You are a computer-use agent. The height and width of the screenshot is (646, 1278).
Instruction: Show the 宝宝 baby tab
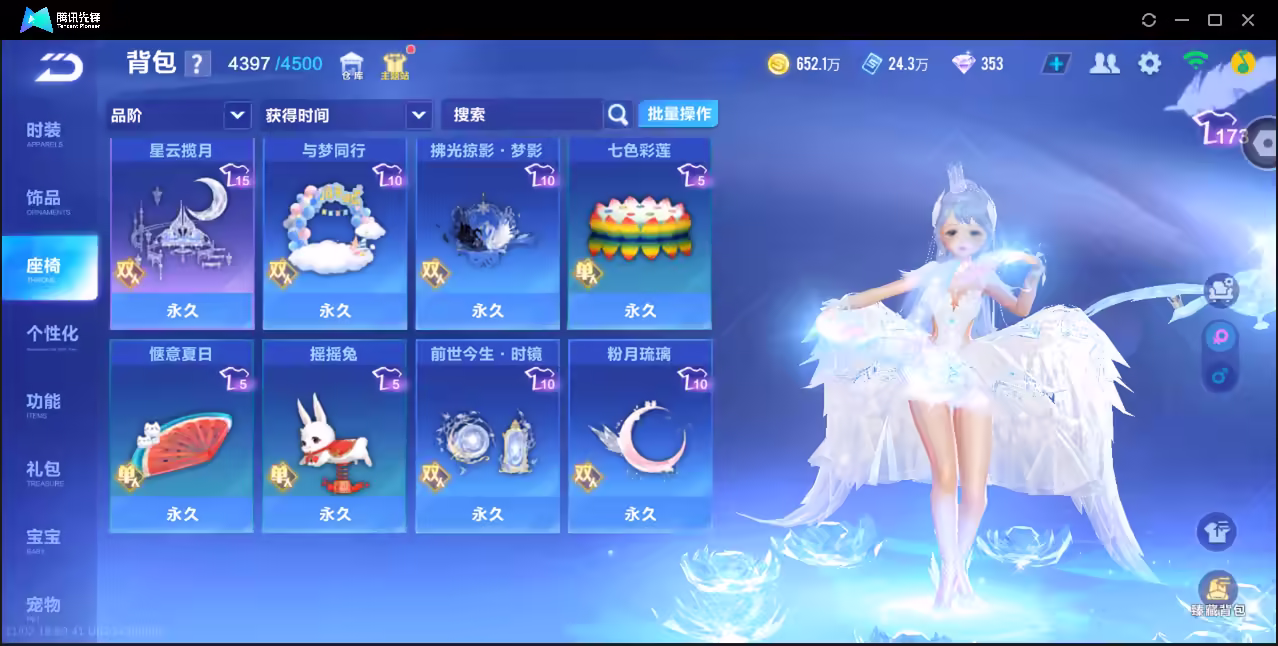tap(44, 540)
